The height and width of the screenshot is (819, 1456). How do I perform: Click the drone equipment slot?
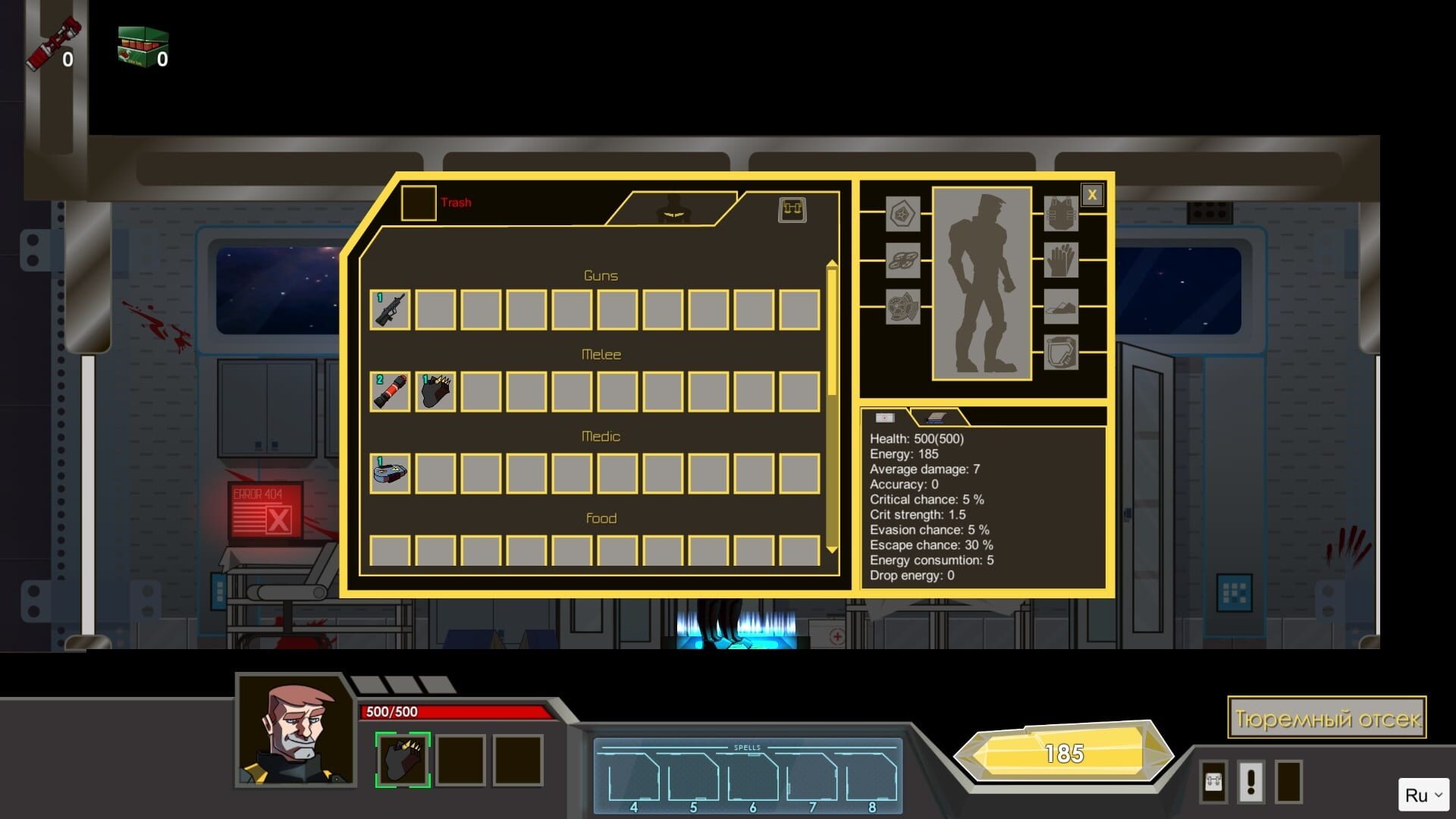[902, 259]
